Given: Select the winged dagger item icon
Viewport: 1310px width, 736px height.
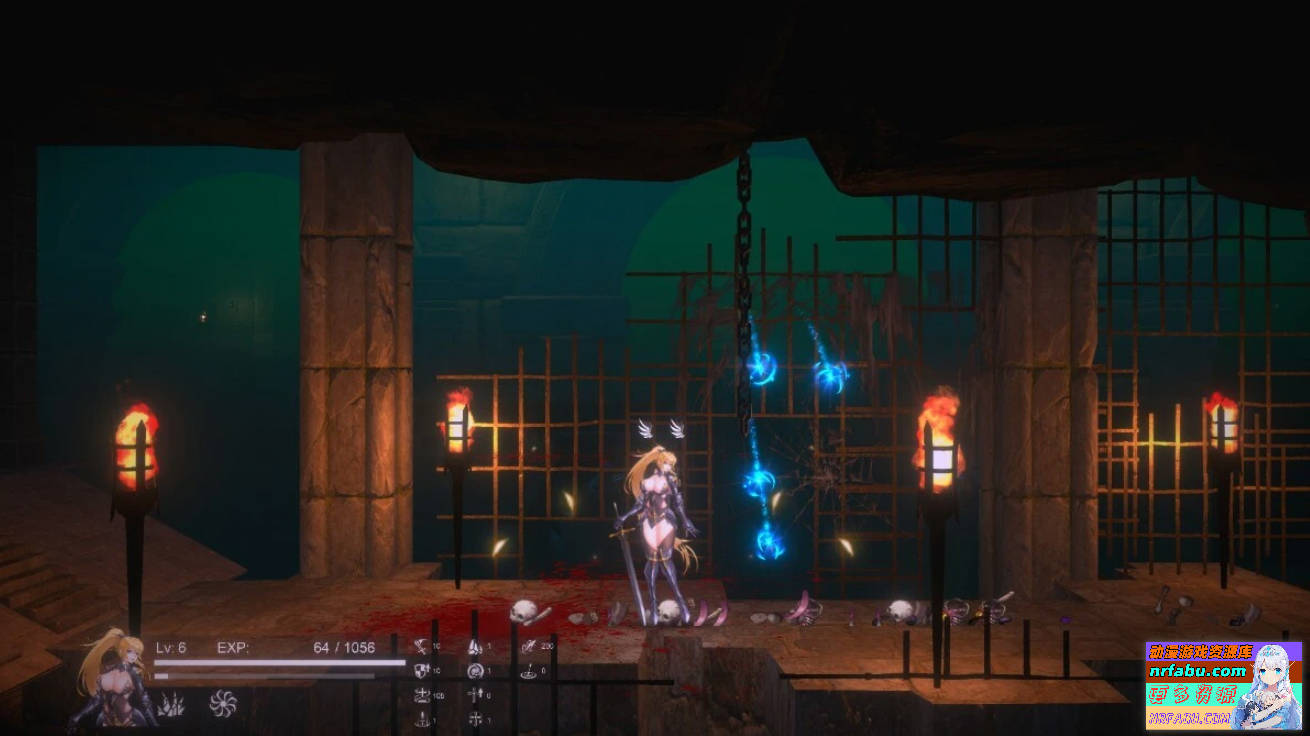Looking at the screenshot, I should pos(475,647).
